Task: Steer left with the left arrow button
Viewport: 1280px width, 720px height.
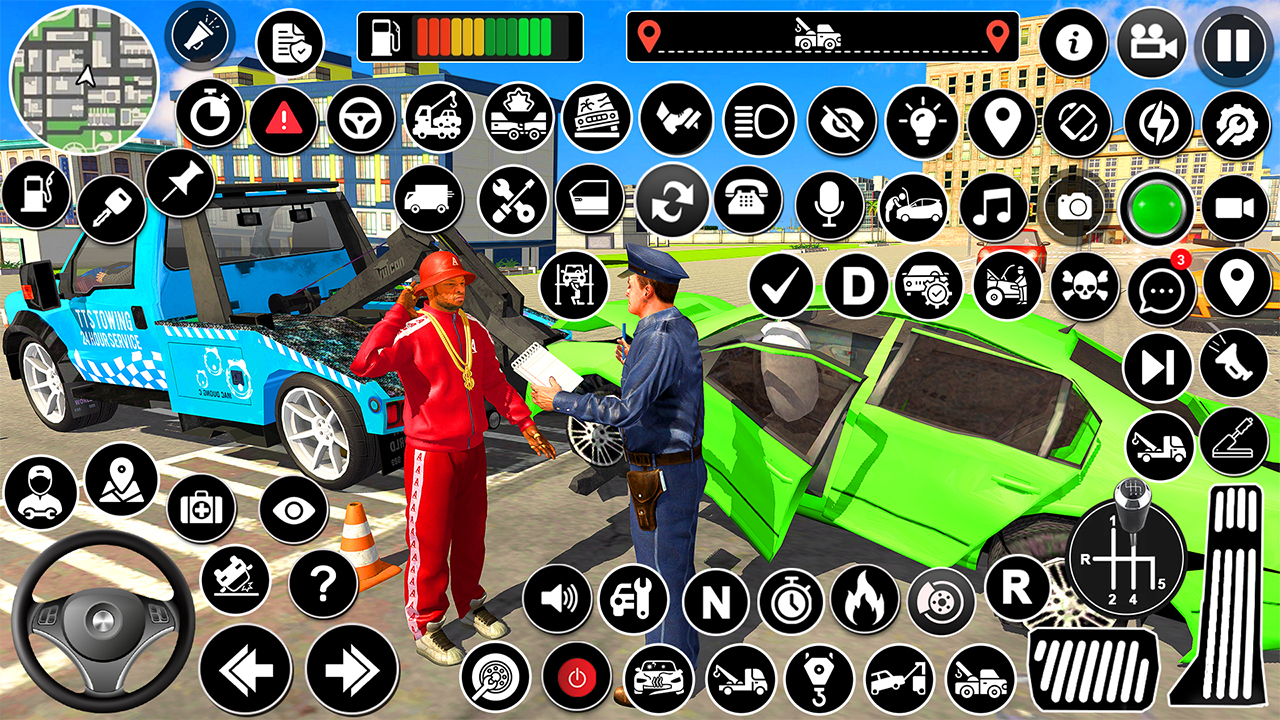Action: (x=244, y=669)
